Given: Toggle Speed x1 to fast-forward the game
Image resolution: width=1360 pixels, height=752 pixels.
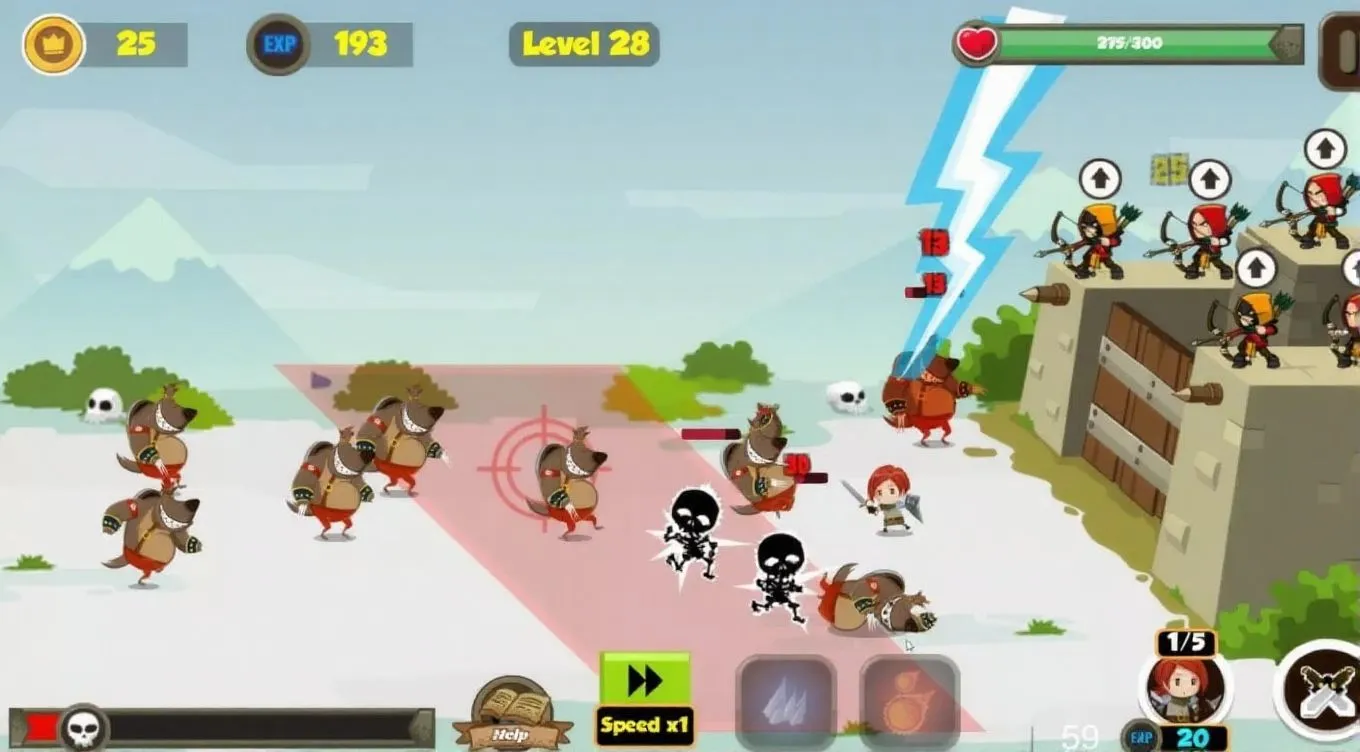Looking at the screenshot, I should [x=644, y=690].
